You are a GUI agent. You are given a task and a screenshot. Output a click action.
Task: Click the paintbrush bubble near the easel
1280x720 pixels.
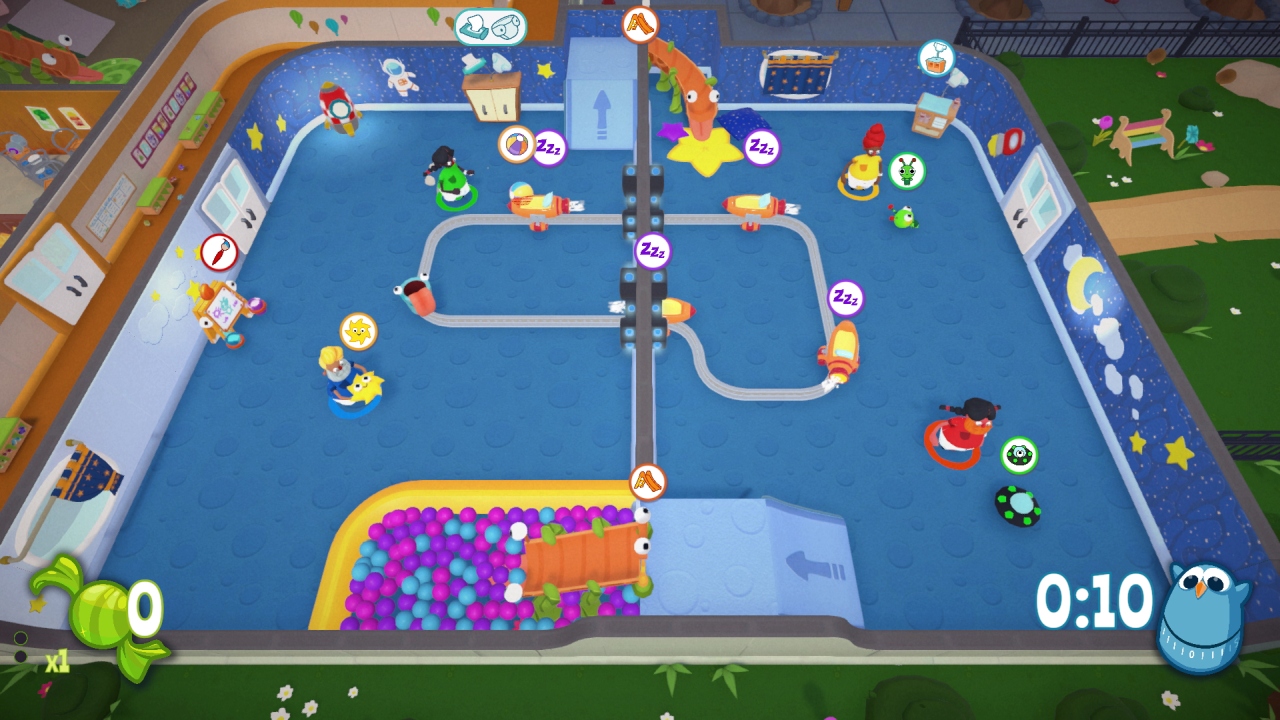click(x=218, y=253)
